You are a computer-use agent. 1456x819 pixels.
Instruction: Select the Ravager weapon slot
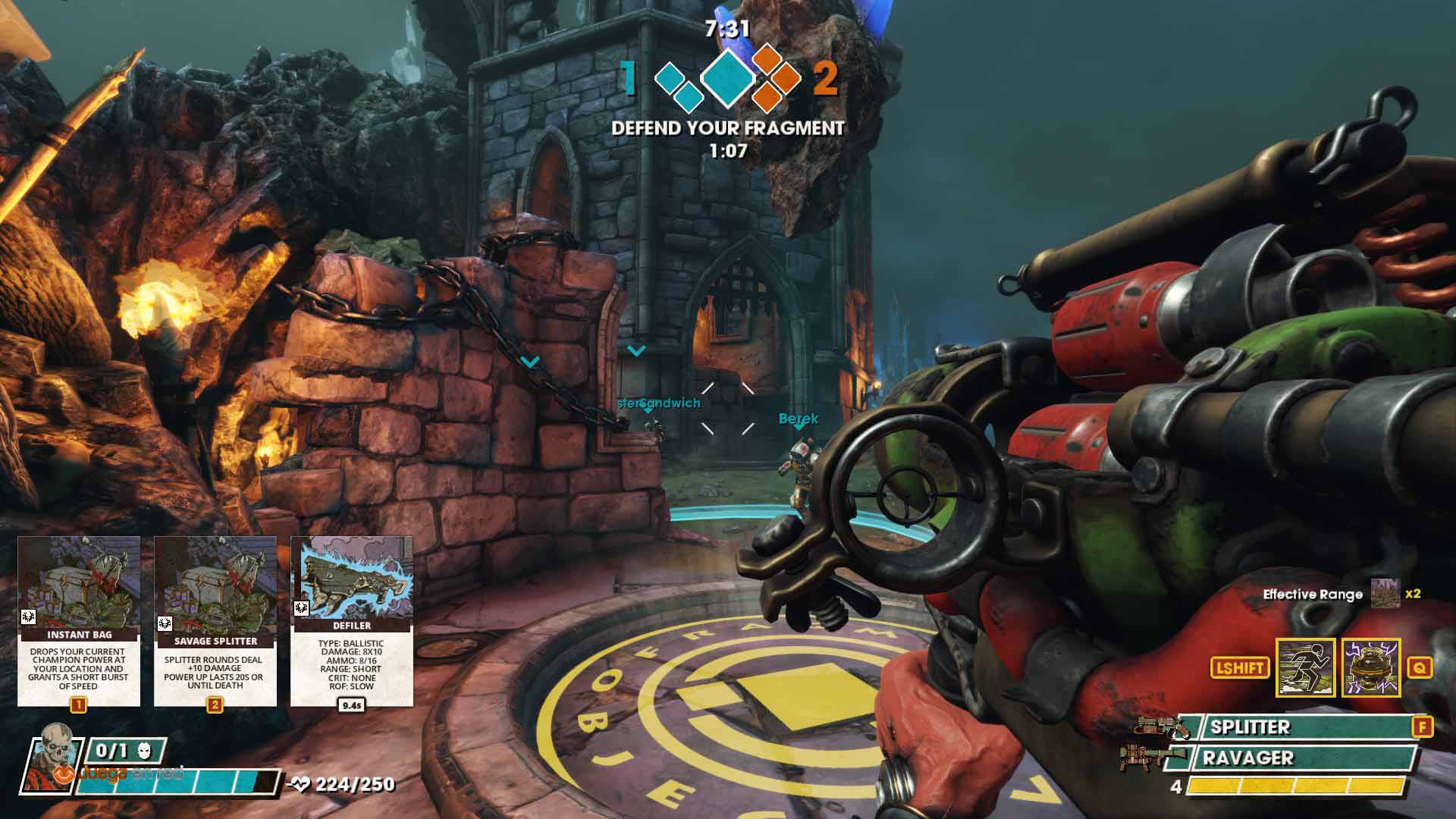pos(1298,758)
